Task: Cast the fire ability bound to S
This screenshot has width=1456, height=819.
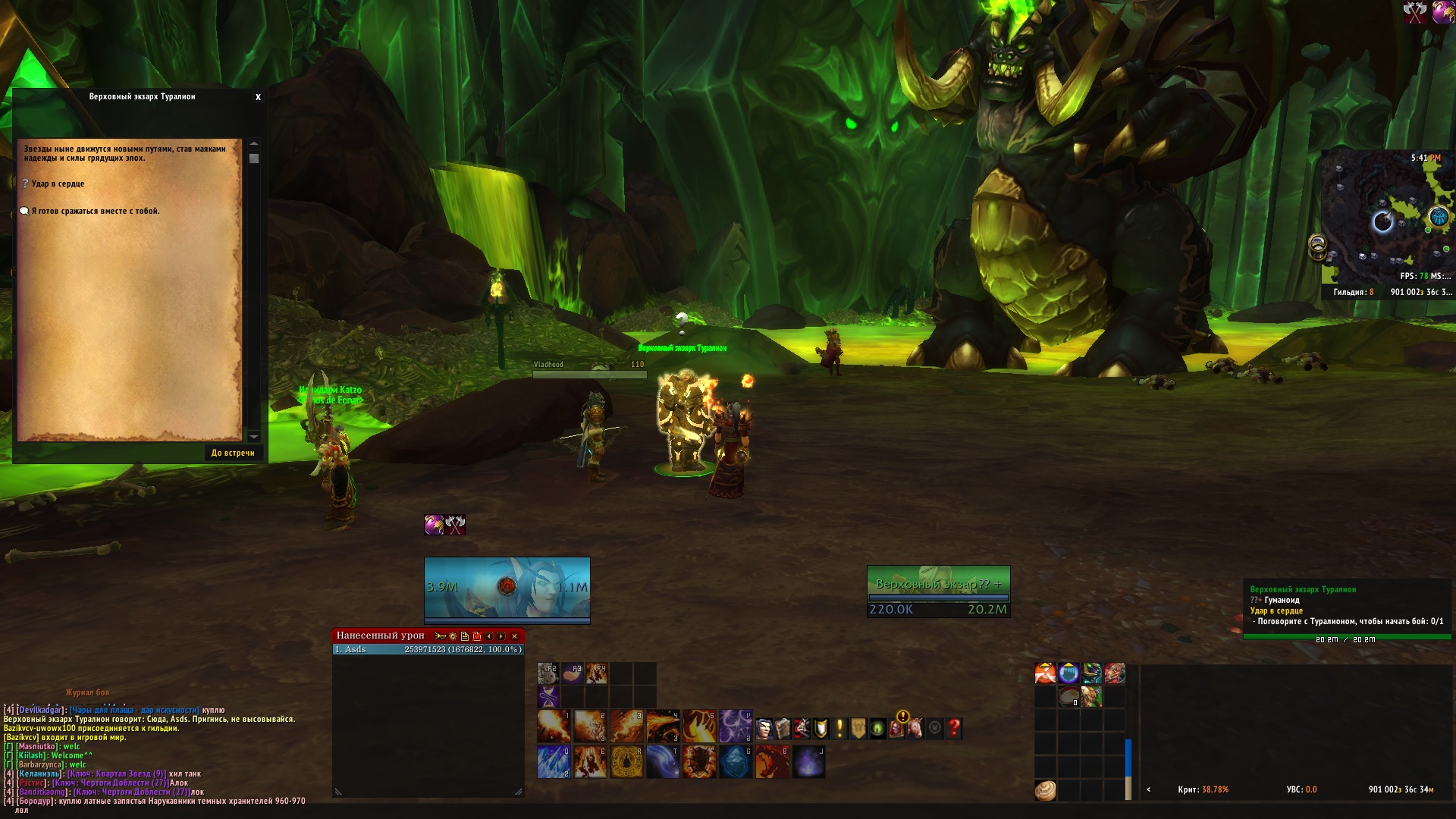Action: click(x=698, y=726)
